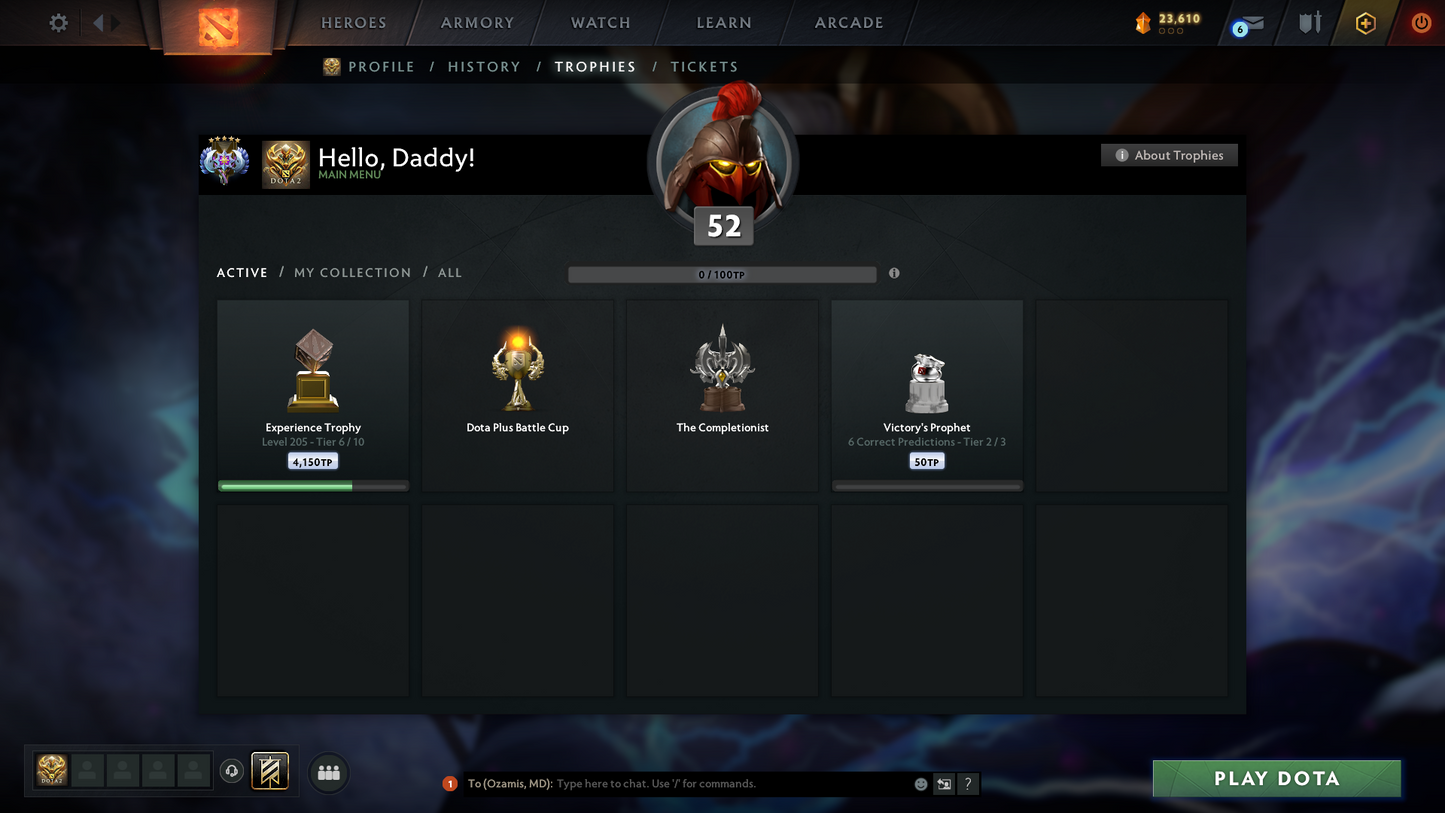Screen dimensions: 1445x813
Task: Open the armory shield and sword icon
Action: pyautogui.click(x=1310, y=22)
